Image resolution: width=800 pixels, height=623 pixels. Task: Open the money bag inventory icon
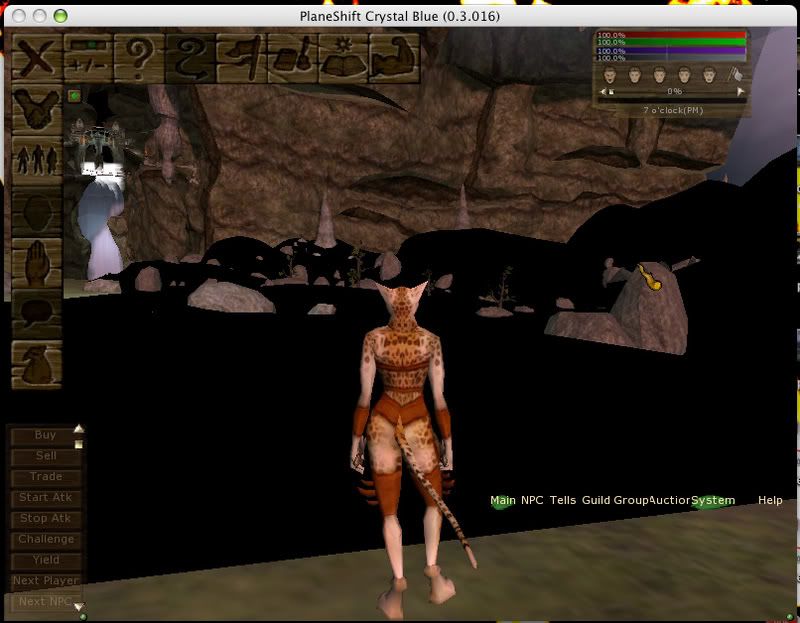click(37, 365)
